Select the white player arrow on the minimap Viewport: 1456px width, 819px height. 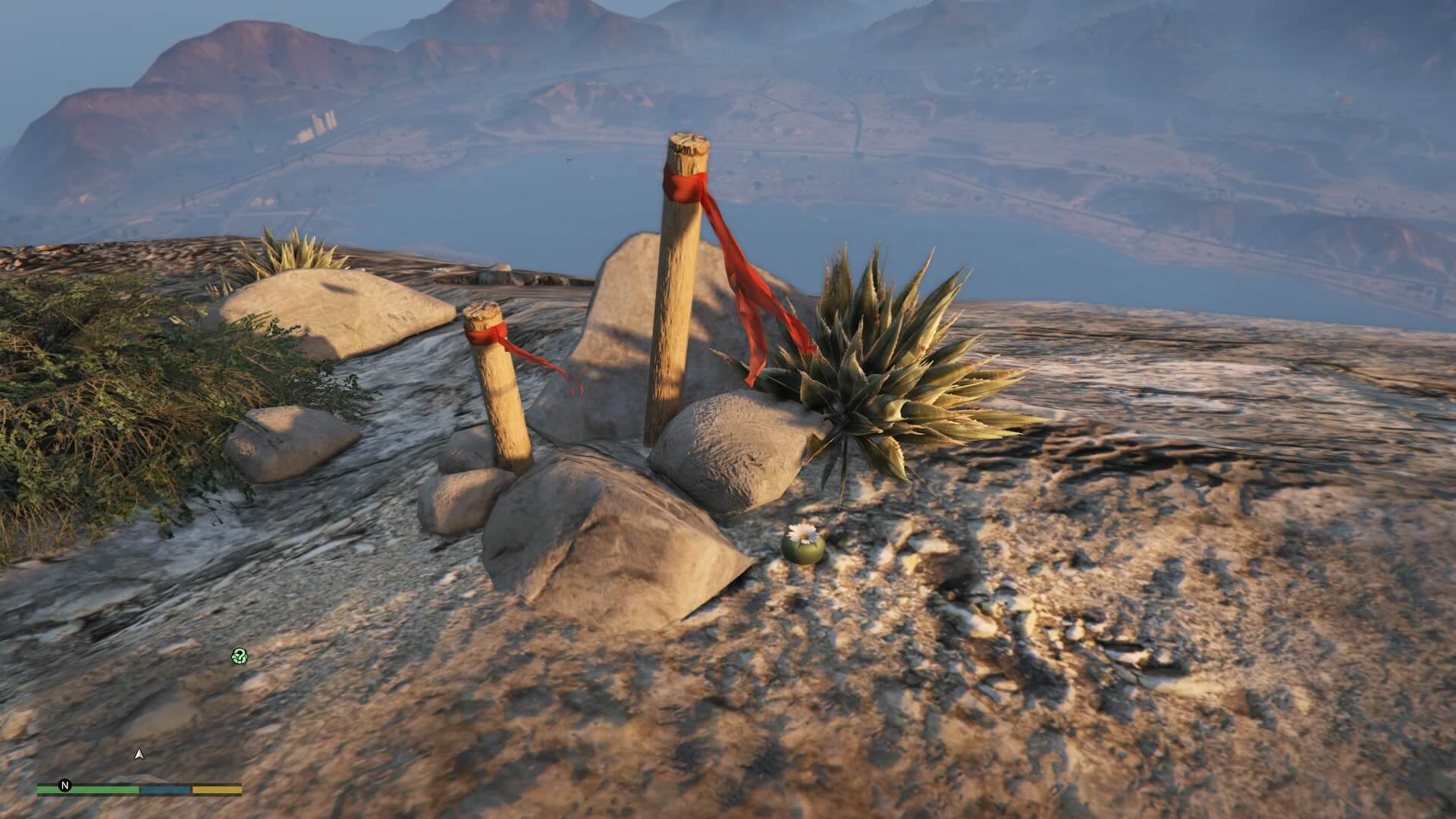tap(138, 754)
